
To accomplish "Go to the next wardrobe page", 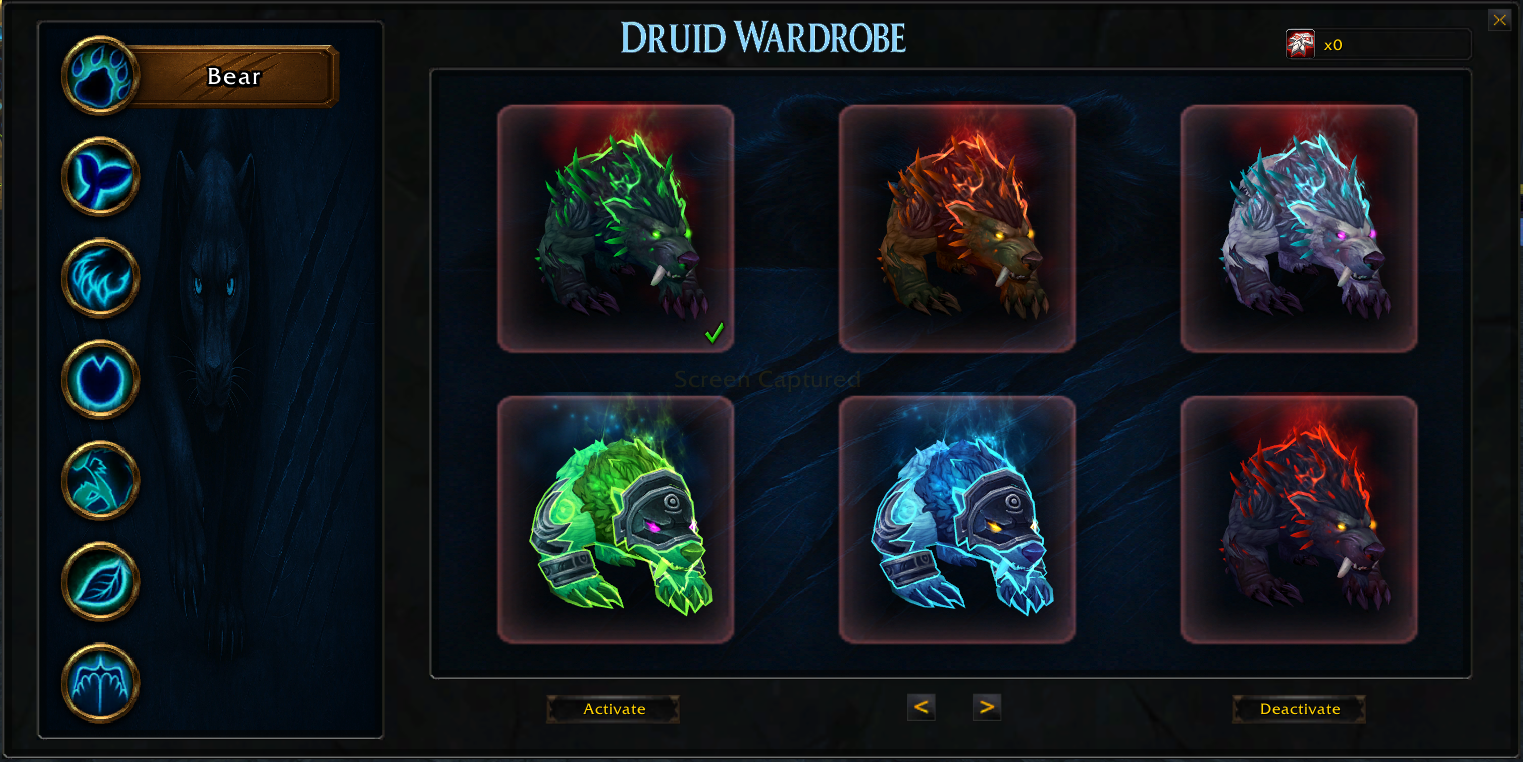I will (986, 706).
